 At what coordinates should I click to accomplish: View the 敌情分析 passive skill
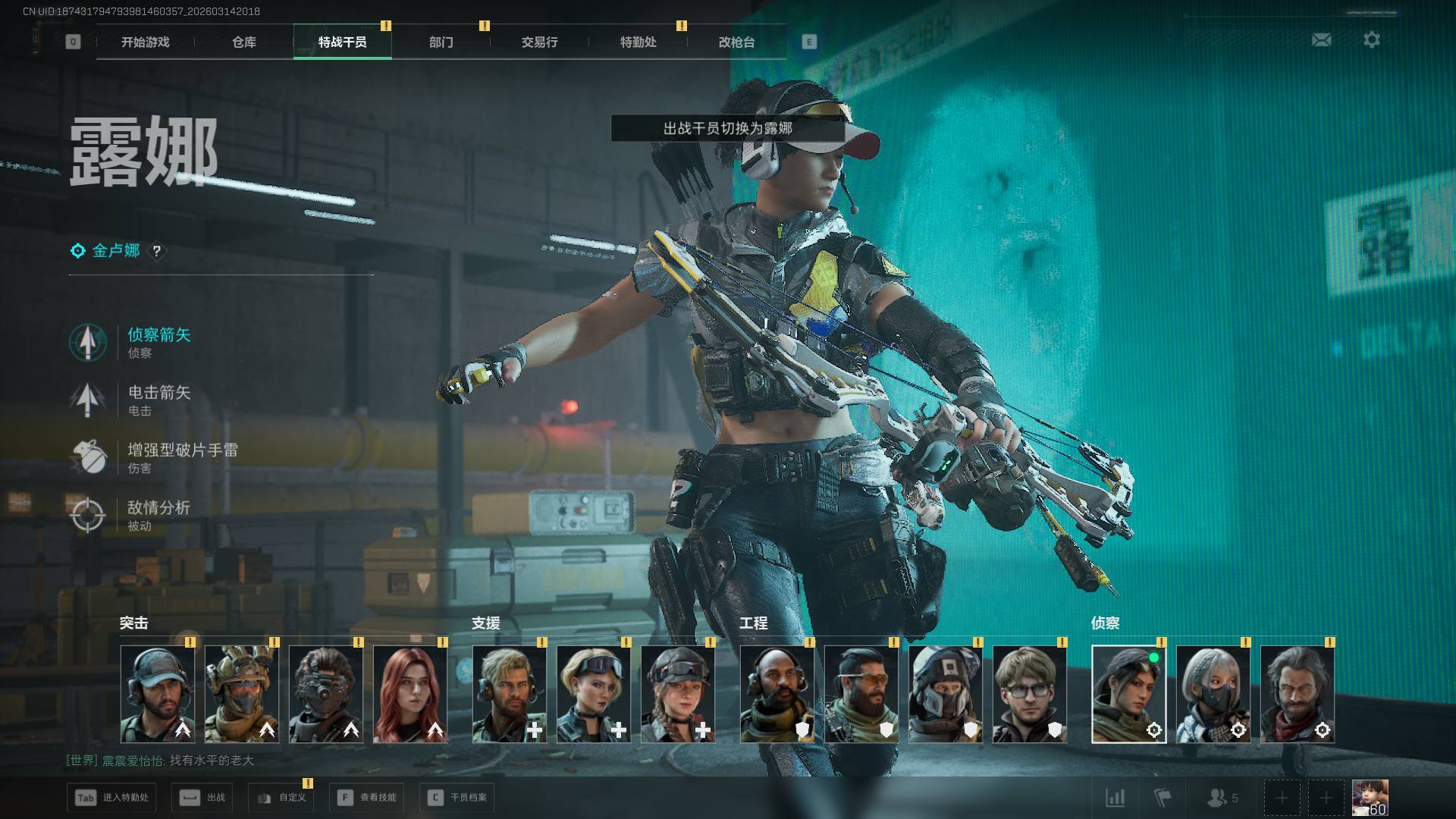click(x=158, y=515)
